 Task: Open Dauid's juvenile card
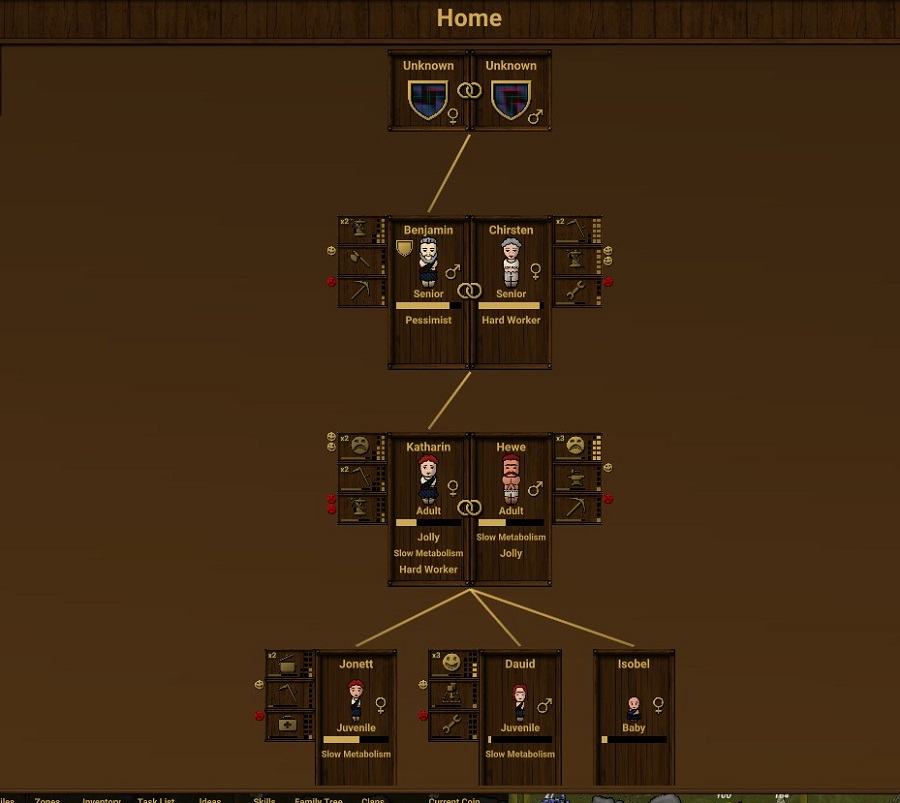(520, 716)
